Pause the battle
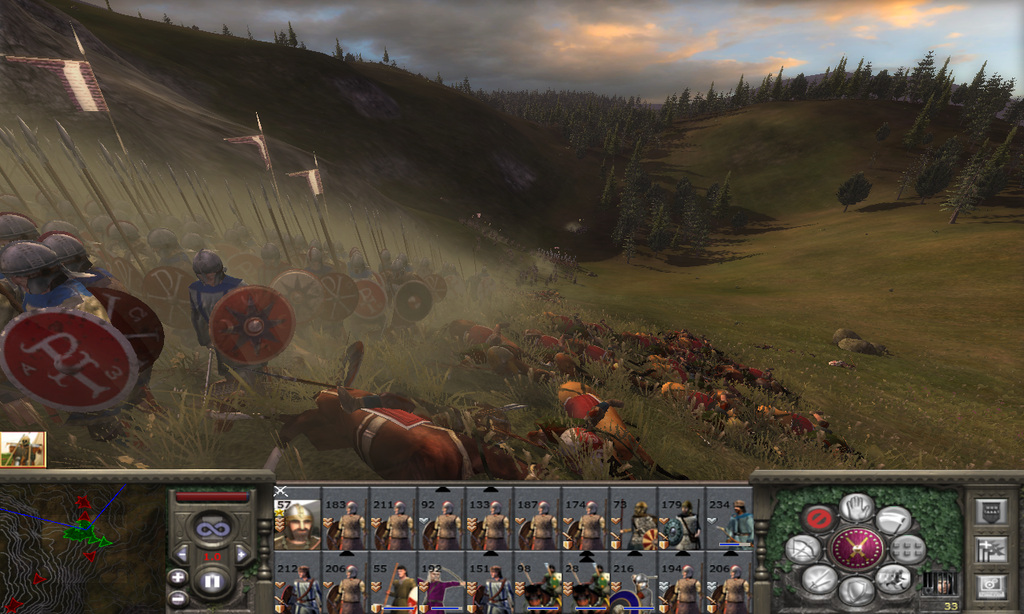 (x=211, y=580)
